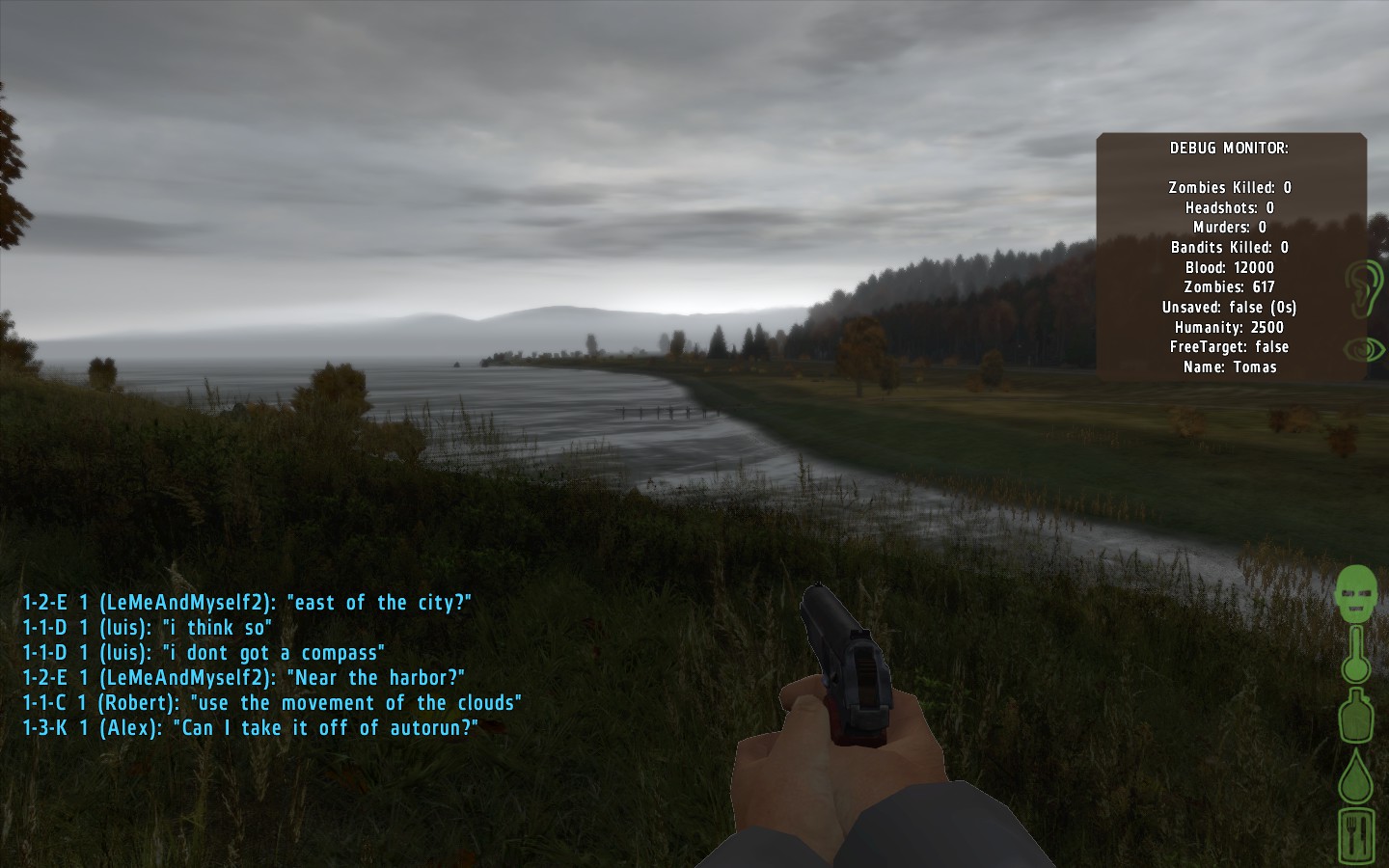Viewport: 1389px width, 868px height.
Task: Click the Debug Monitor panel
Action: [1230, 257]
